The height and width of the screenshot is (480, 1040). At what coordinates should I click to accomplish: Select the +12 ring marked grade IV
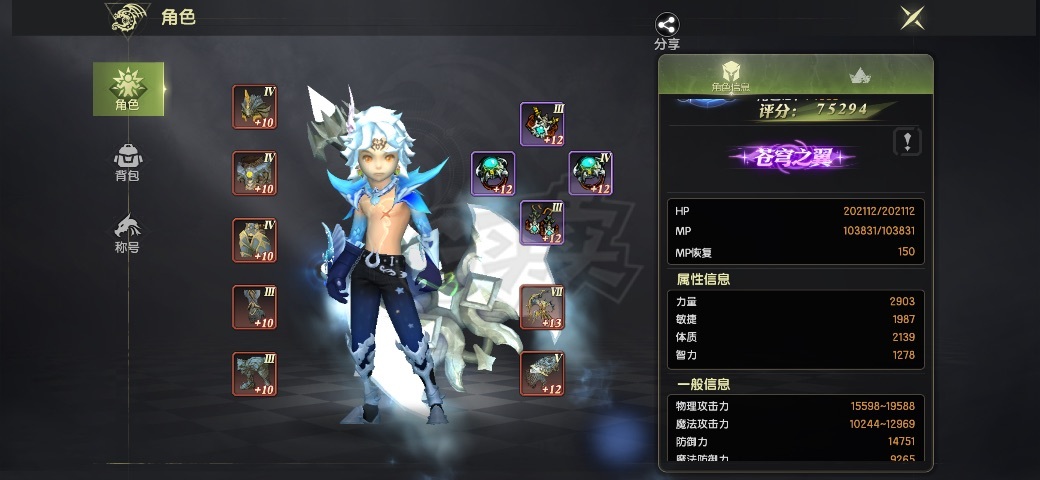point(590,173)
